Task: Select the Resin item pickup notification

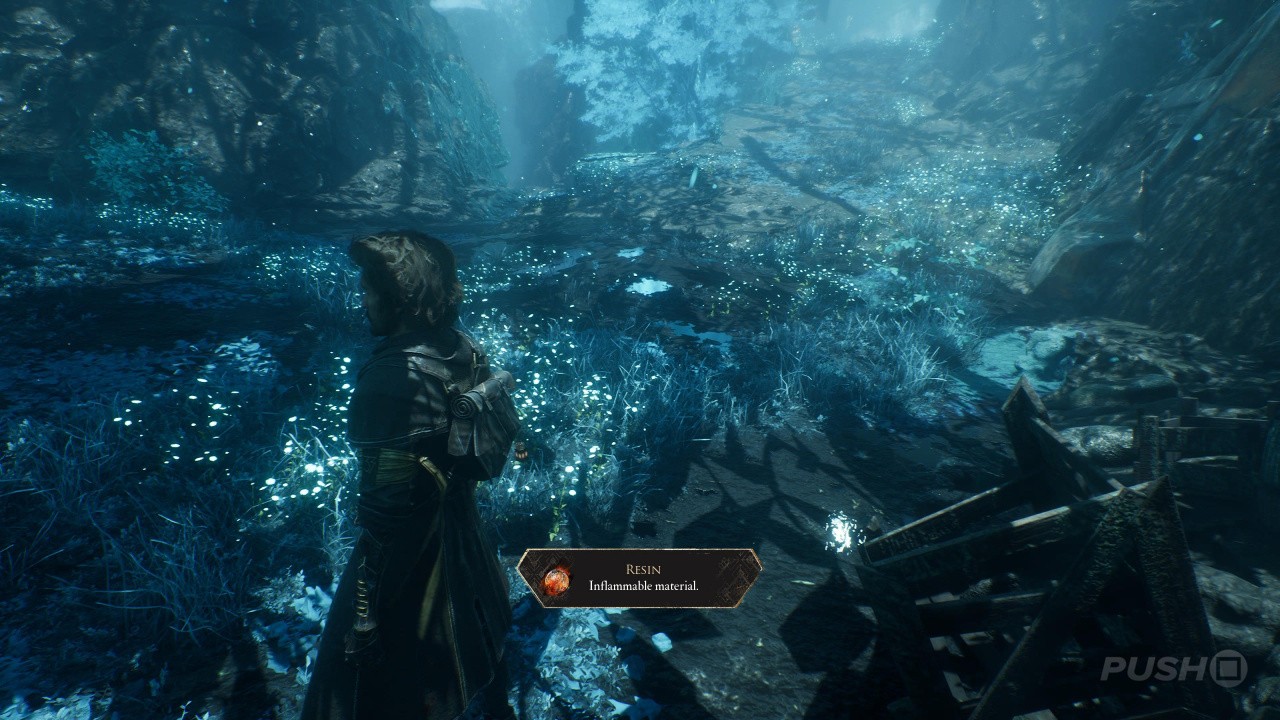Action: (x=639, y=578)
